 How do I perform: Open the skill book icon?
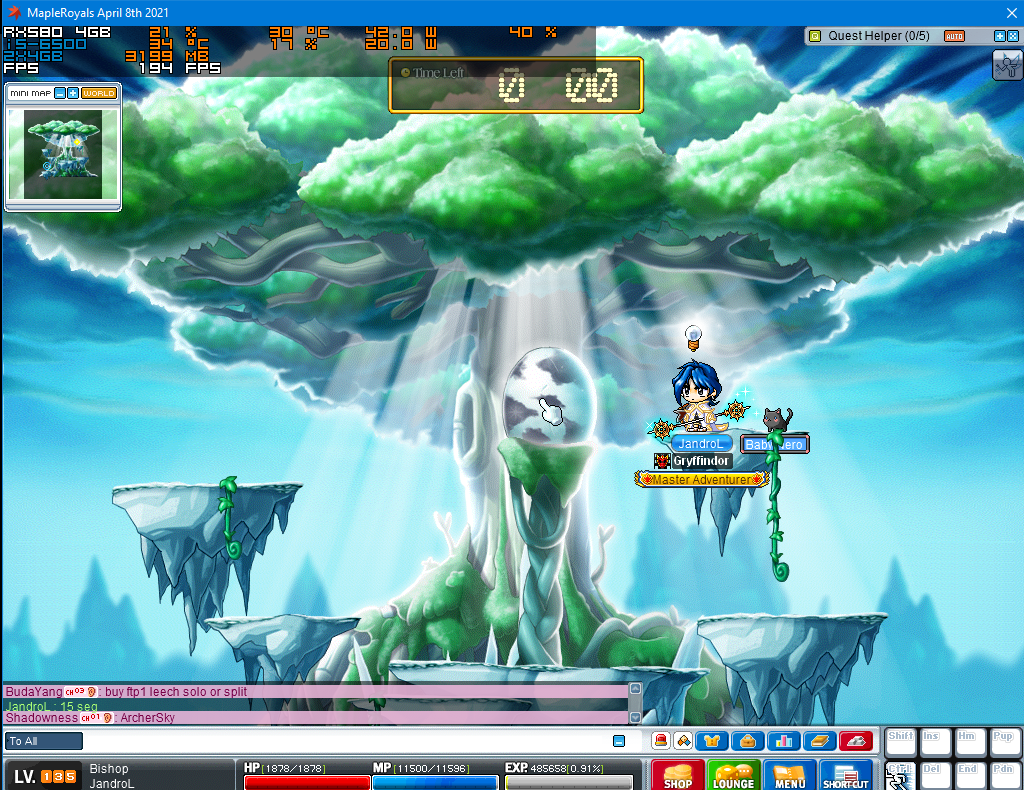(x=820, y=741)
